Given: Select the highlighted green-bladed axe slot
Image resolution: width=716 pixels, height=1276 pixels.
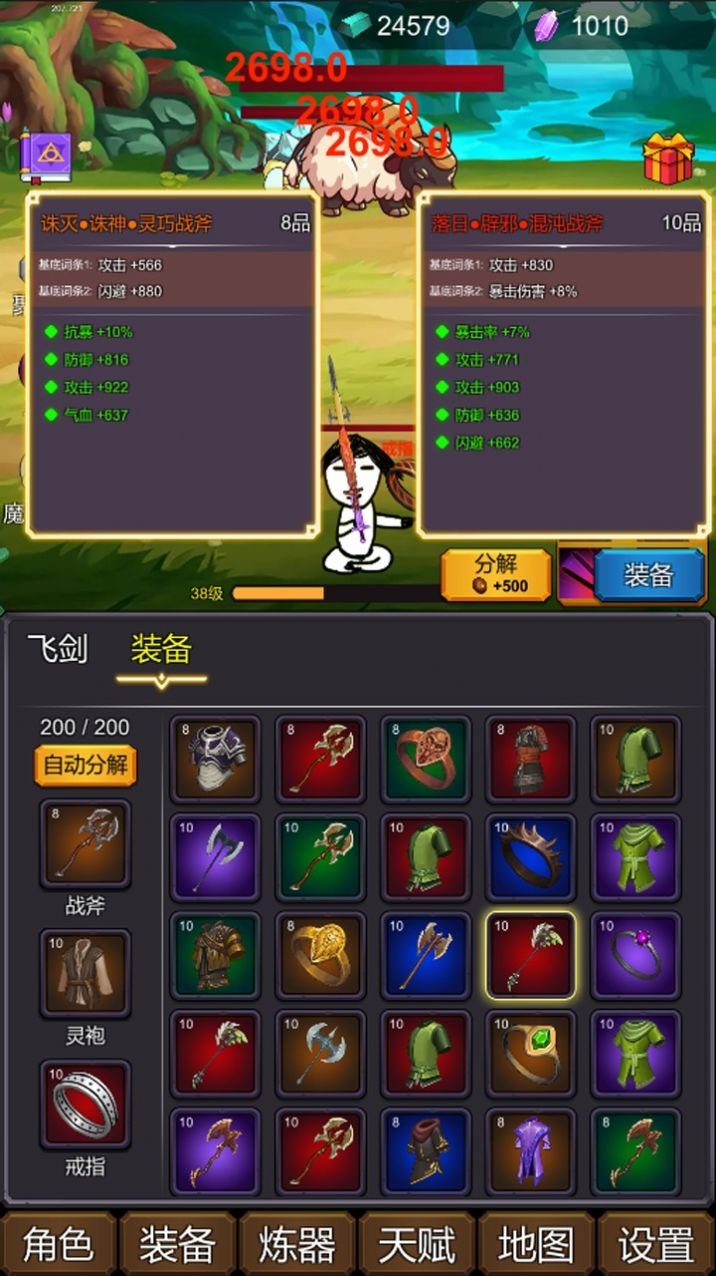Looking at the screenshot, I should tap(531, 955).
